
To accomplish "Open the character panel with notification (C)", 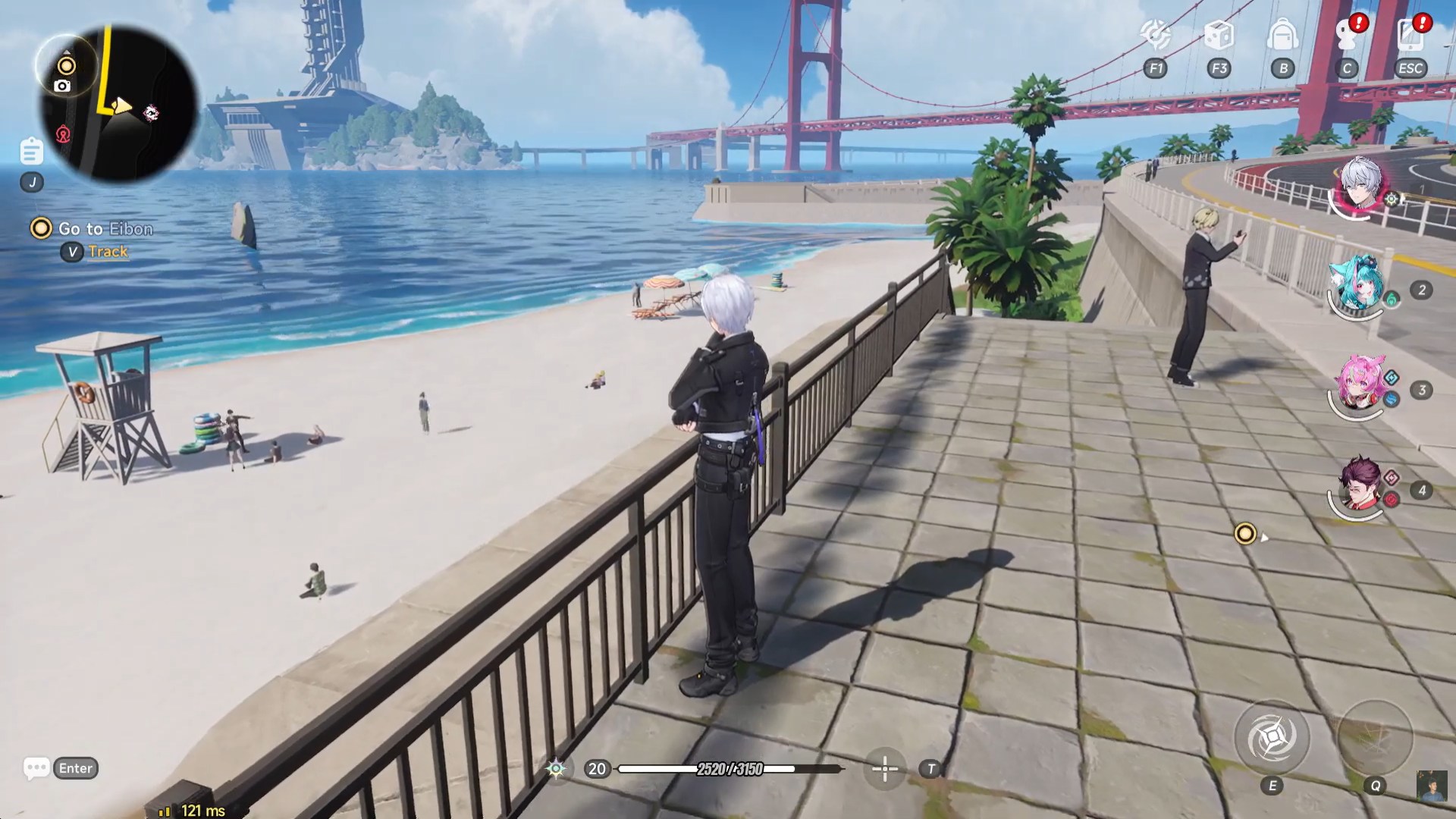I will pyautogui.click(x=1347, y=34).
